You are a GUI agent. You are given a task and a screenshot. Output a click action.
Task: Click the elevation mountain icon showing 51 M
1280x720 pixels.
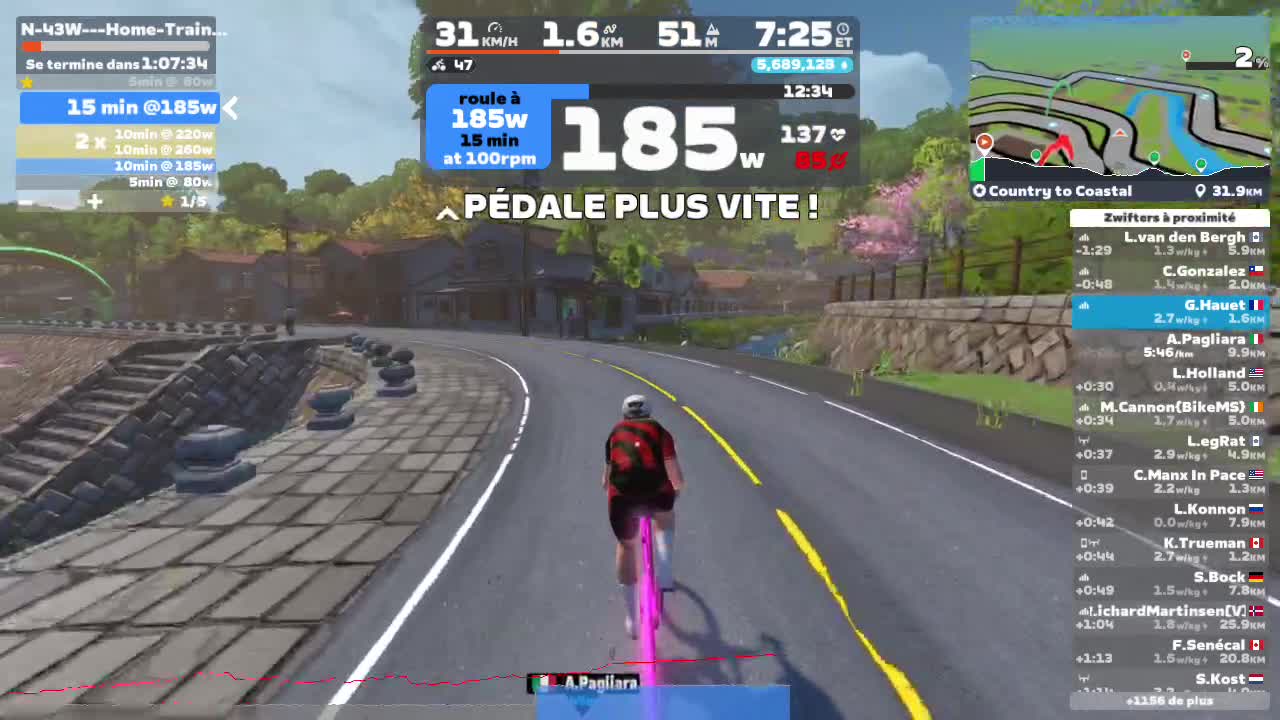coord(713,31)
